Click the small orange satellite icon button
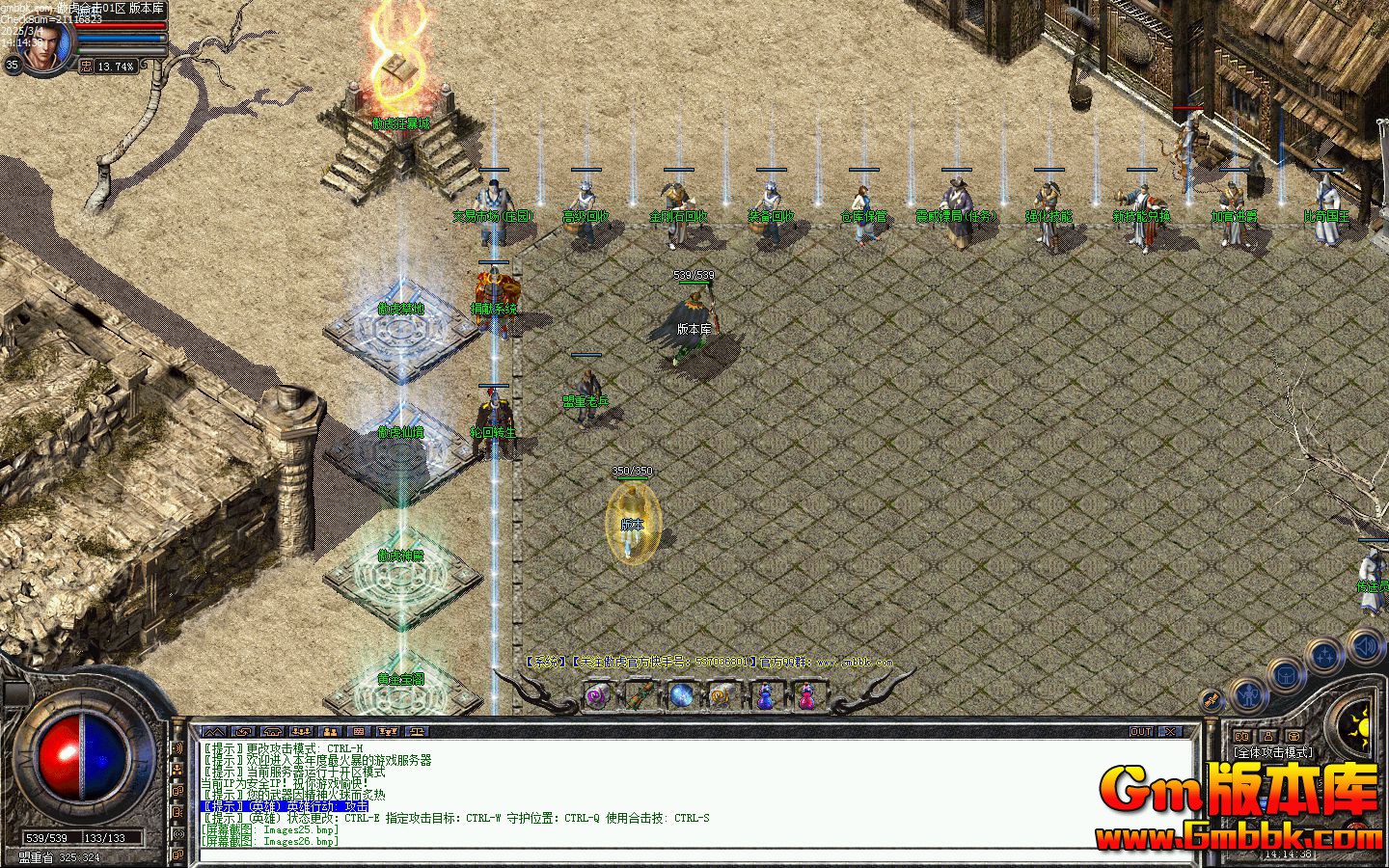This screenshot has width=1389, height=868. click(x=1212, y=700)
